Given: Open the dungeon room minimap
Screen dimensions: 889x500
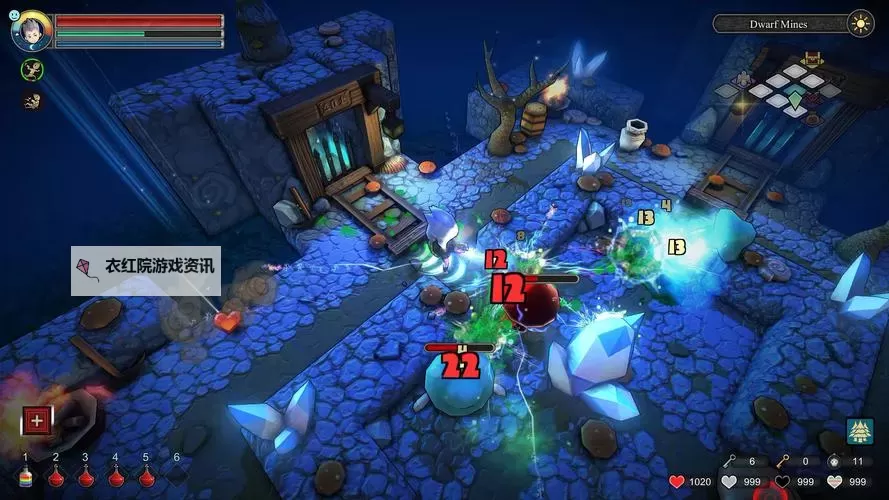Looking at the screenshot, I should (x=792, y=90).
